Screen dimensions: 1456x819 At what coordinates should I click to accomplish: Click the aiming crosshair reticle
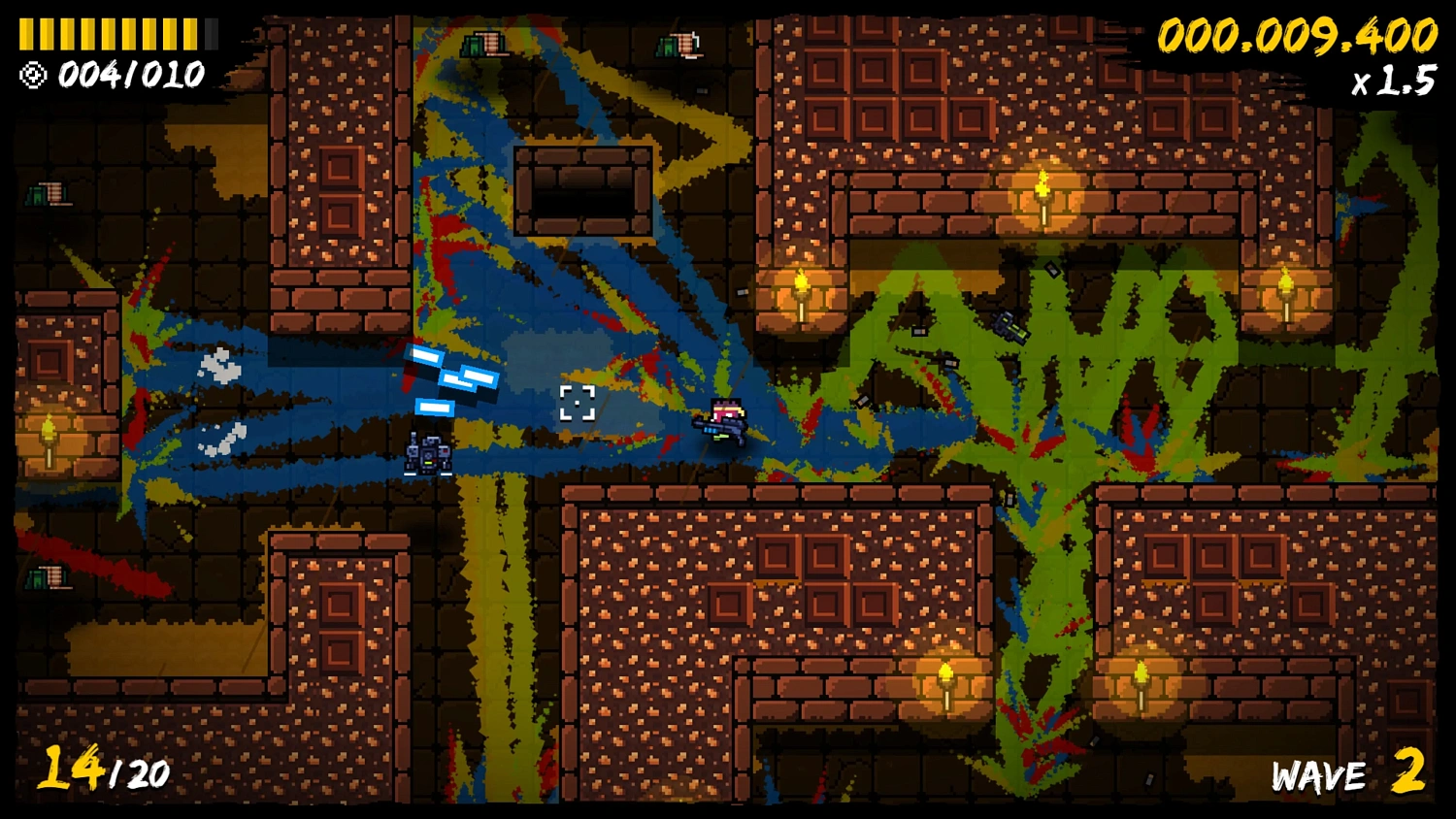(579, 401)
